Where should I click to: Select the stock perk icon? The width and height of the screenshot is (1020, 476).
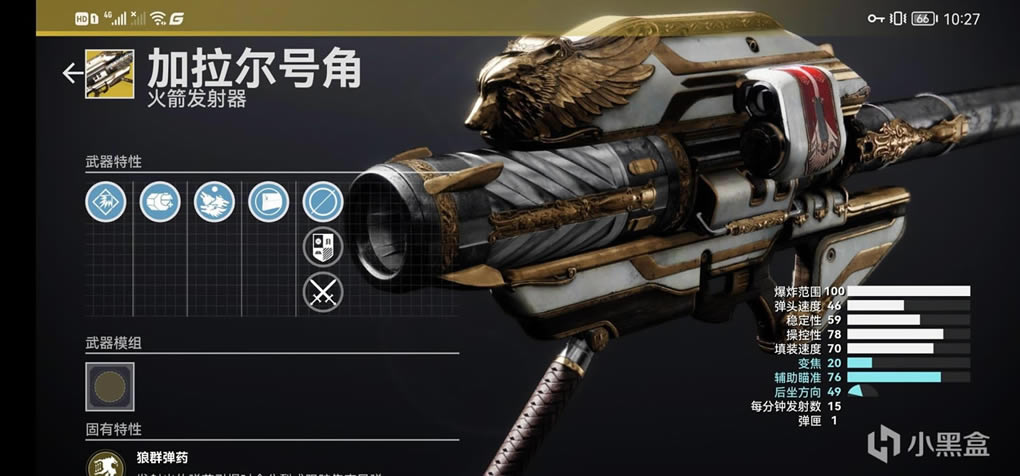tap(268, 203)
